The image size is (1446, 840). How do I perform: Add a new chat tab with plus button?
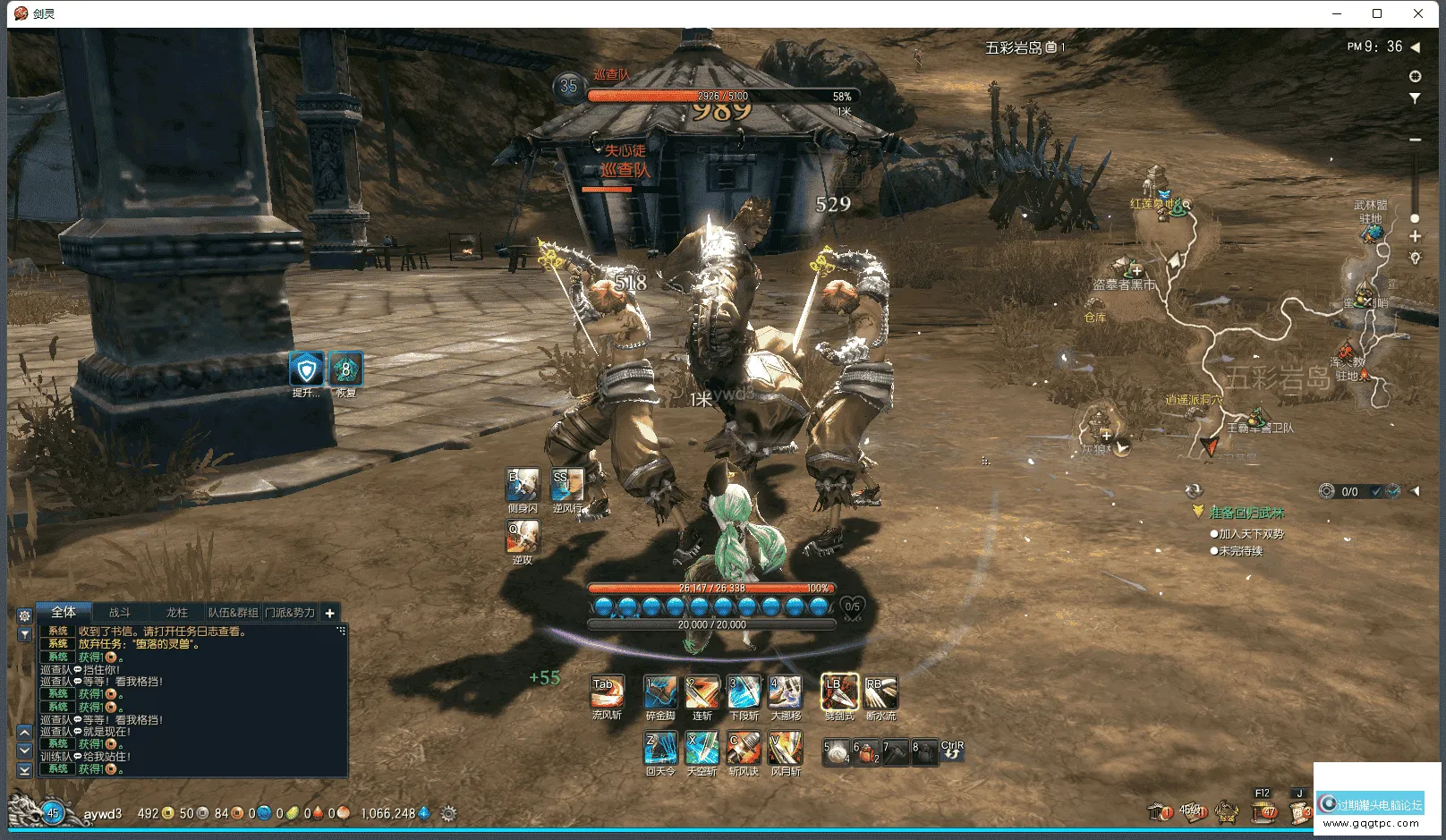tap(329, 613)
